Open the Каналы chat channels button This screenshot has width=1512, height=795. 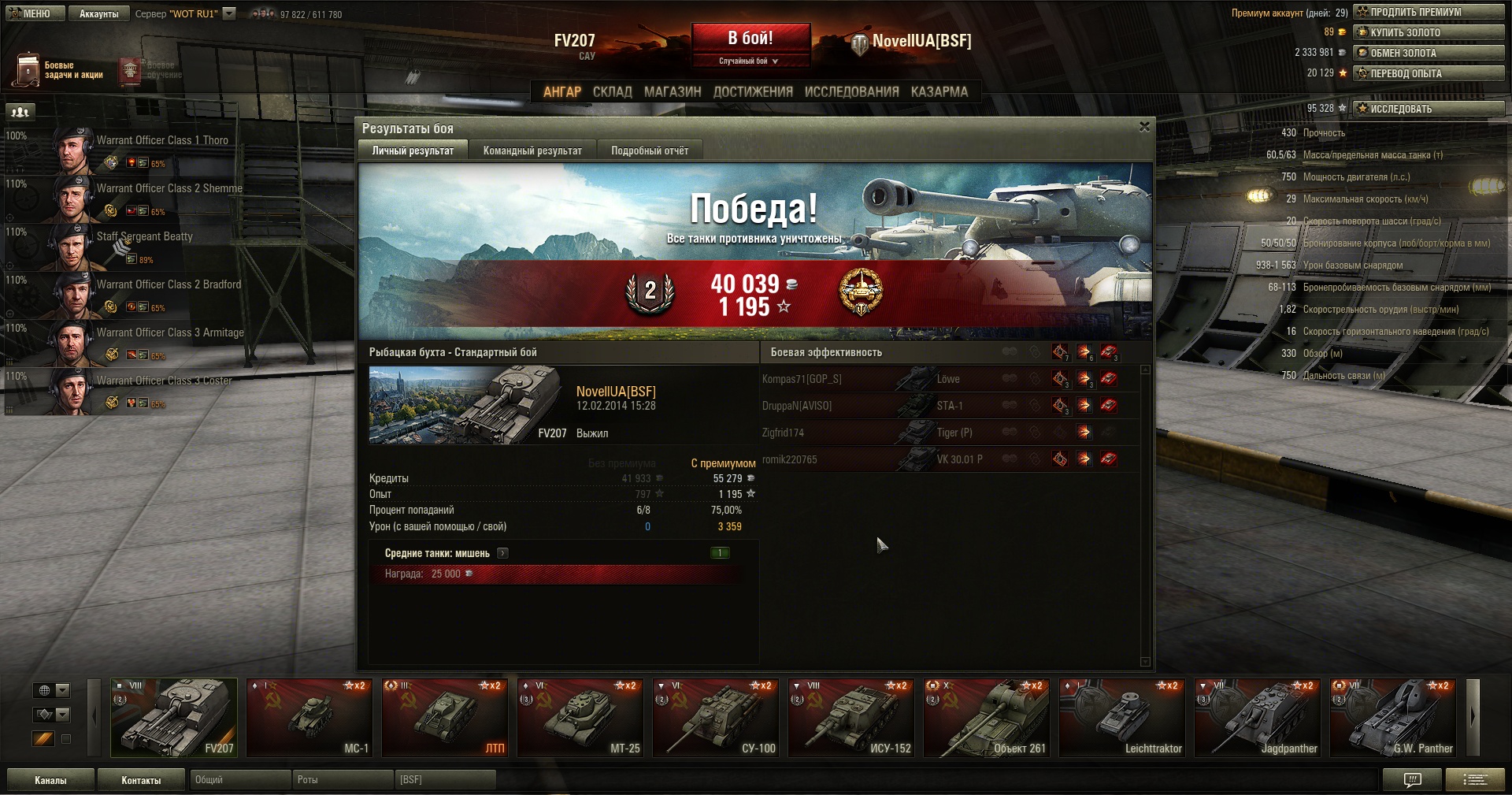pyautogui.click(x=50, y=780)
